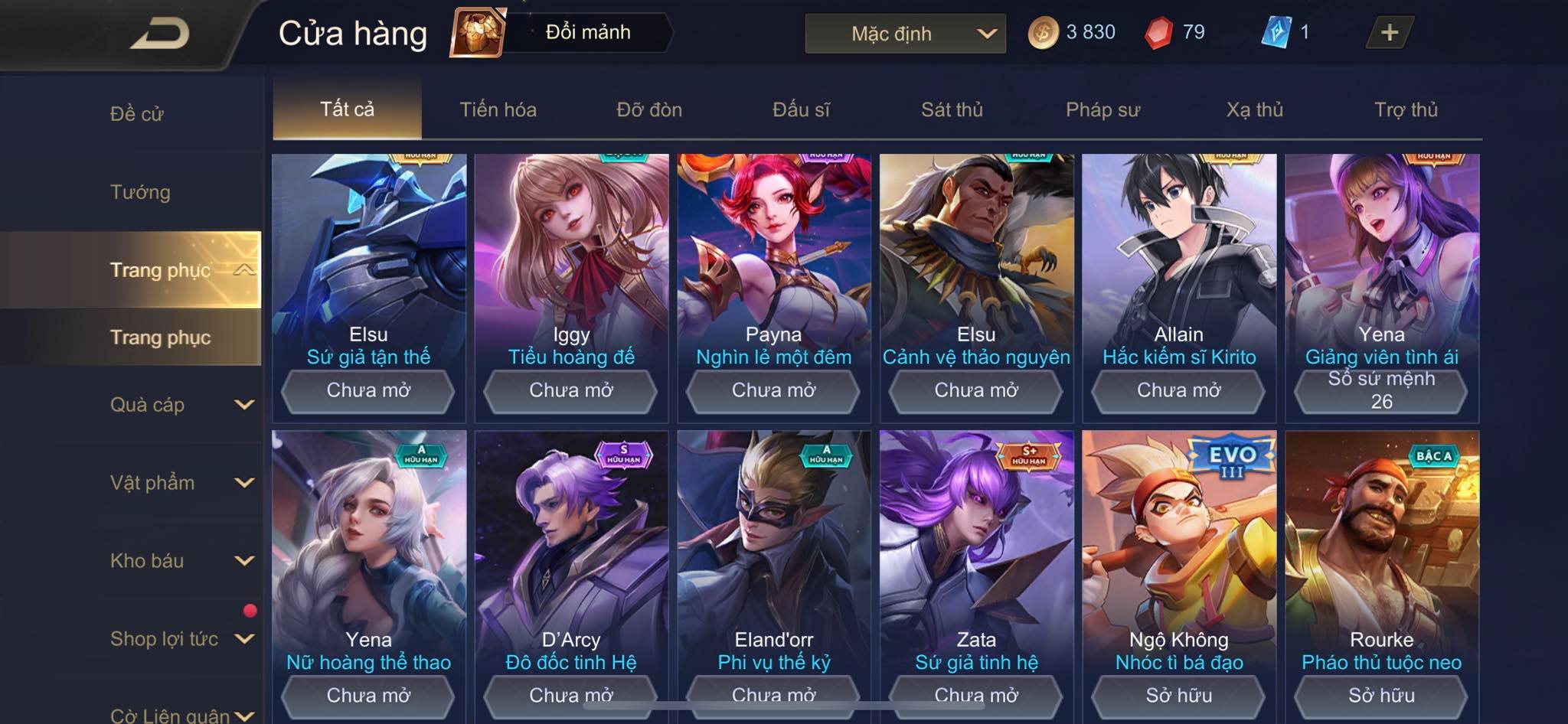This screenshot has width=1568, height=724.
Task: Open the Đổi mảnh exchange
Action: (x=563, y=32)
